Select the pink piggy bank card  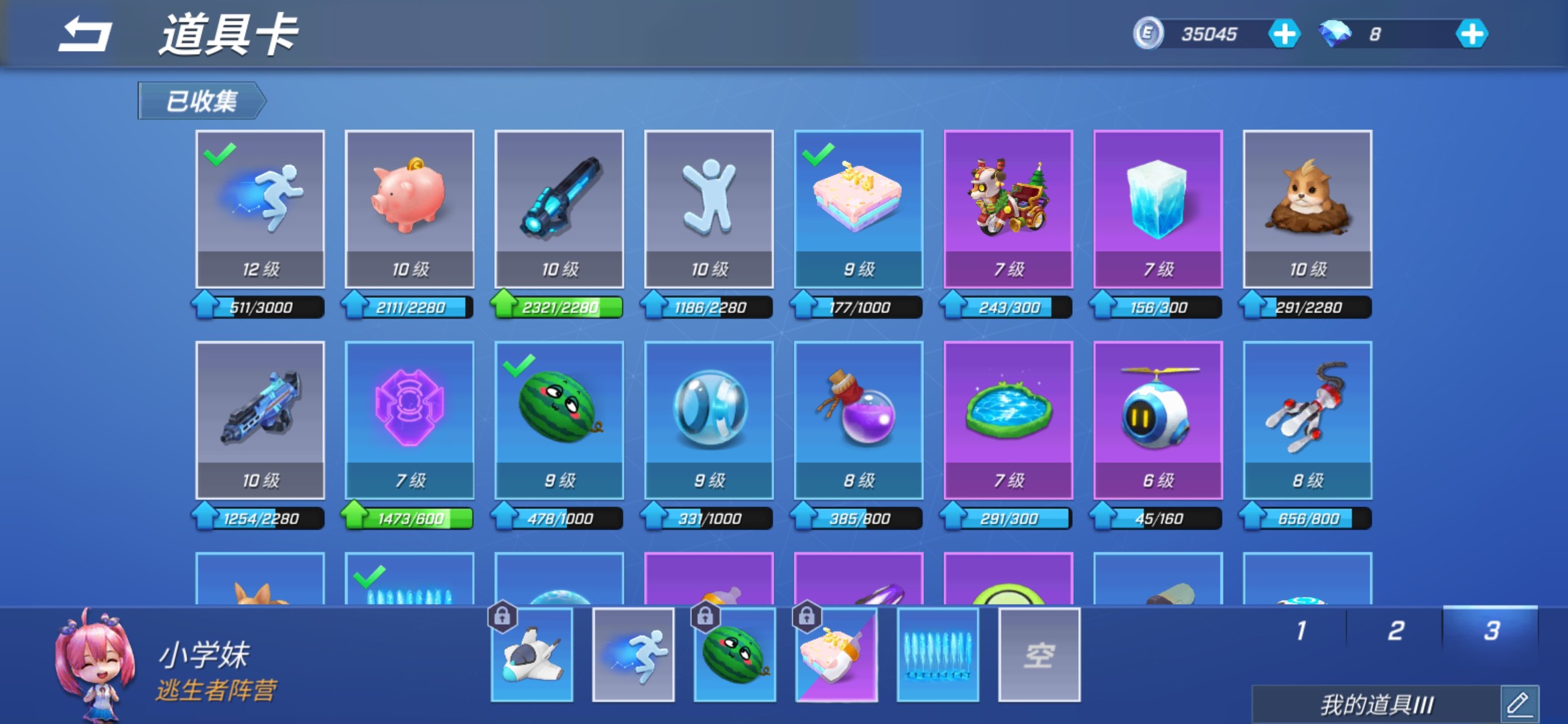[409, 208]
